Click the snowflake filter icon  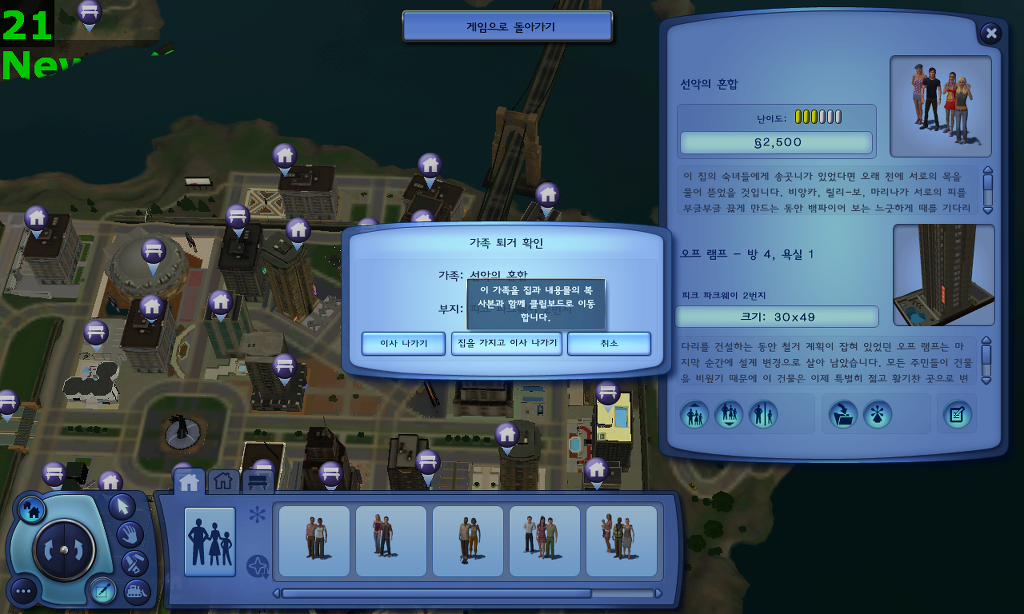click(x=257, y=515)
